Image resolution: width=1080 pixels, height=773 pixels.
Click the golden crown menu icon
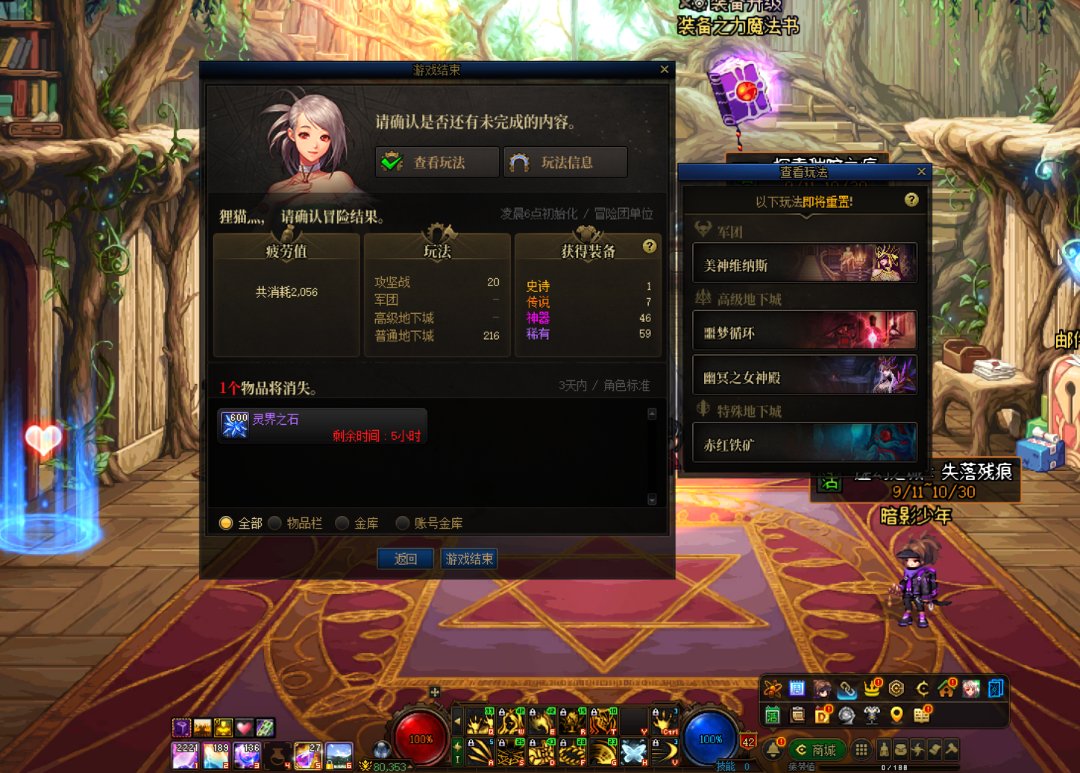pyautogui.click(x=871, y=689)
